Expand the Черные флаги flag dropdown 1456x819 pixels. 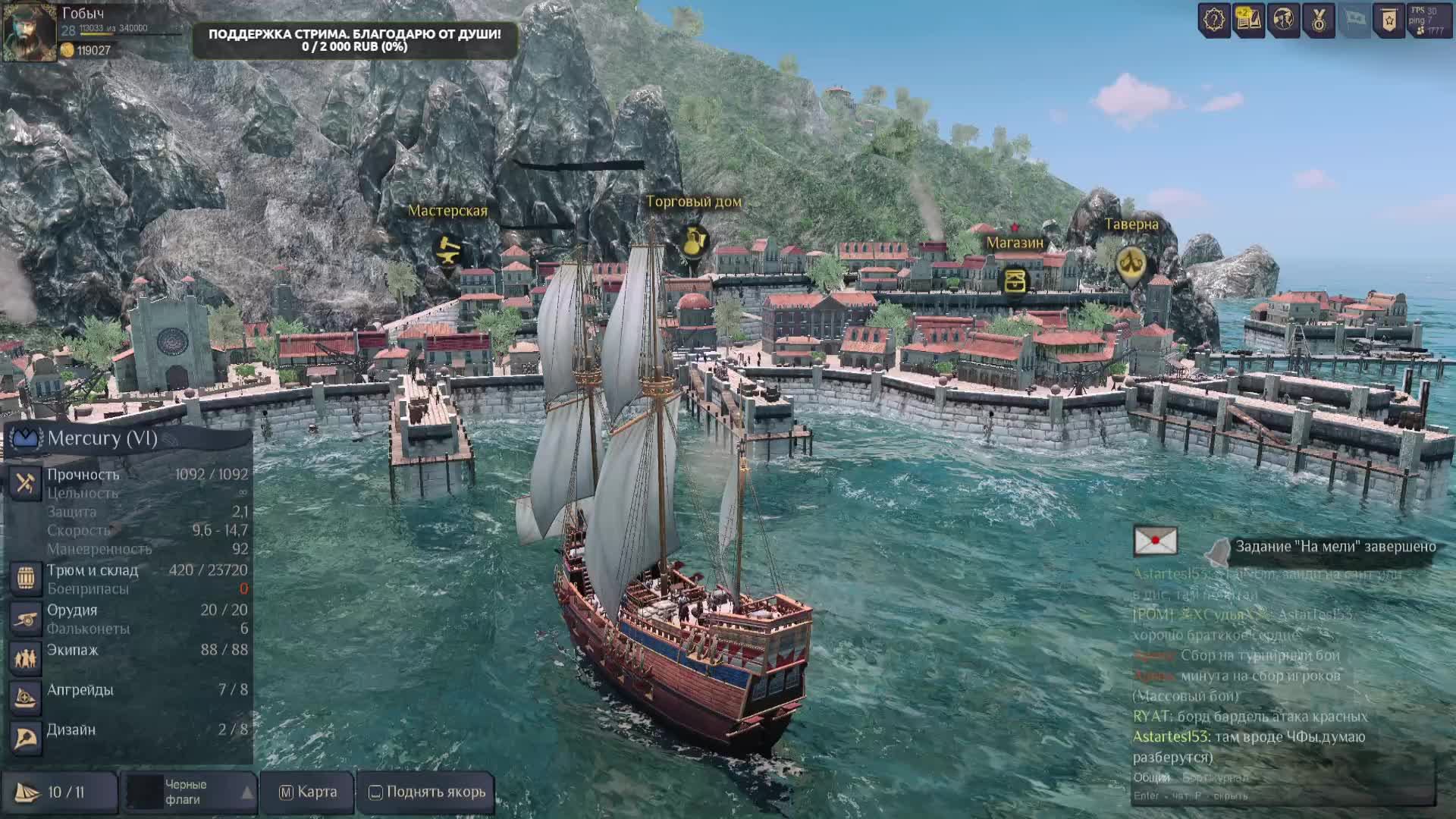pos(246,792)
